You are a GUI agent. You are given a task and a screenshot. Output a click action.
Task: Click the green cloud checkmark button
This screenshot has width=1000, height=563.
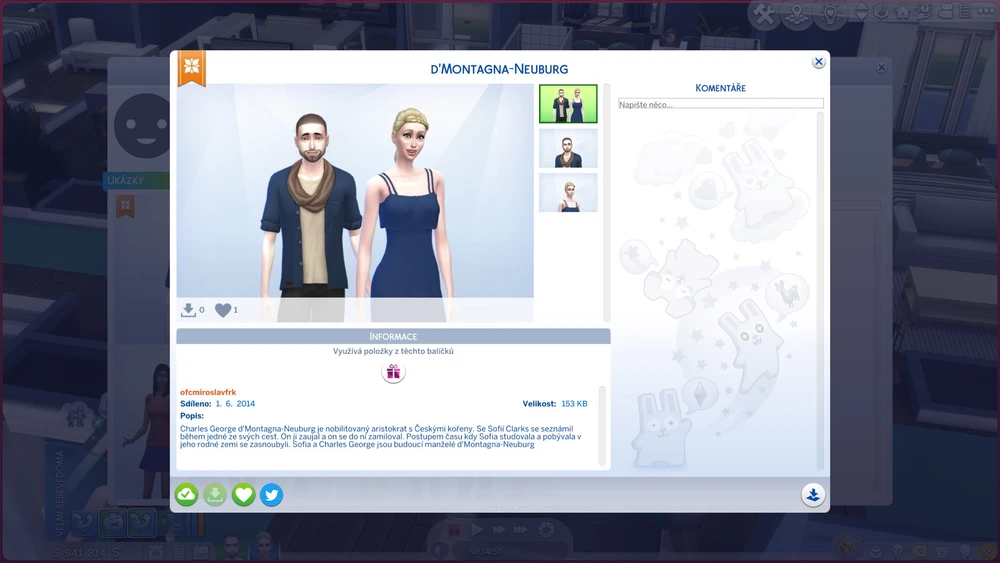pos(186,494)
